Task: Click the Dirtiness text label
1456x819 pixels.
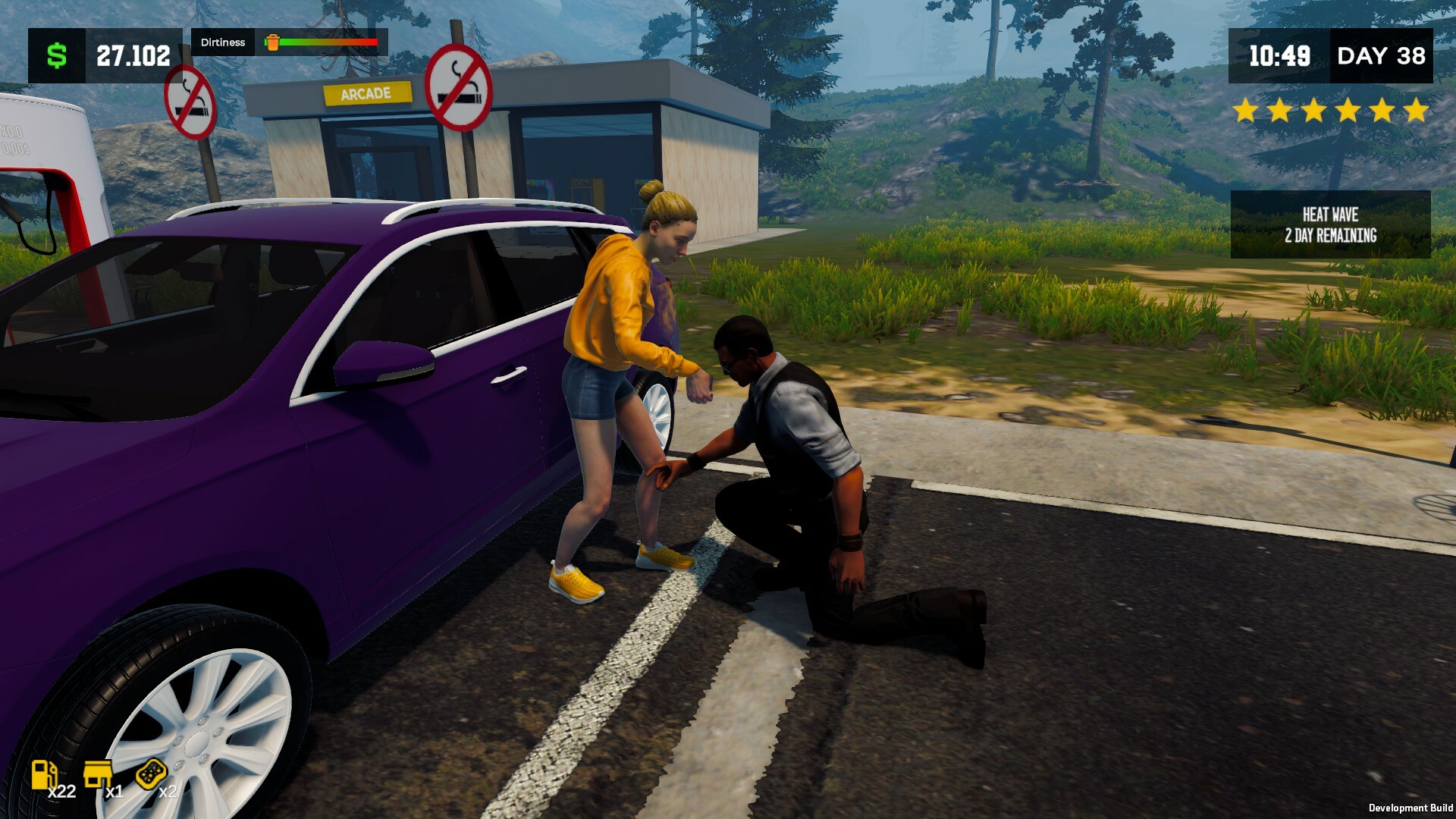Action: tap(222, 42)
